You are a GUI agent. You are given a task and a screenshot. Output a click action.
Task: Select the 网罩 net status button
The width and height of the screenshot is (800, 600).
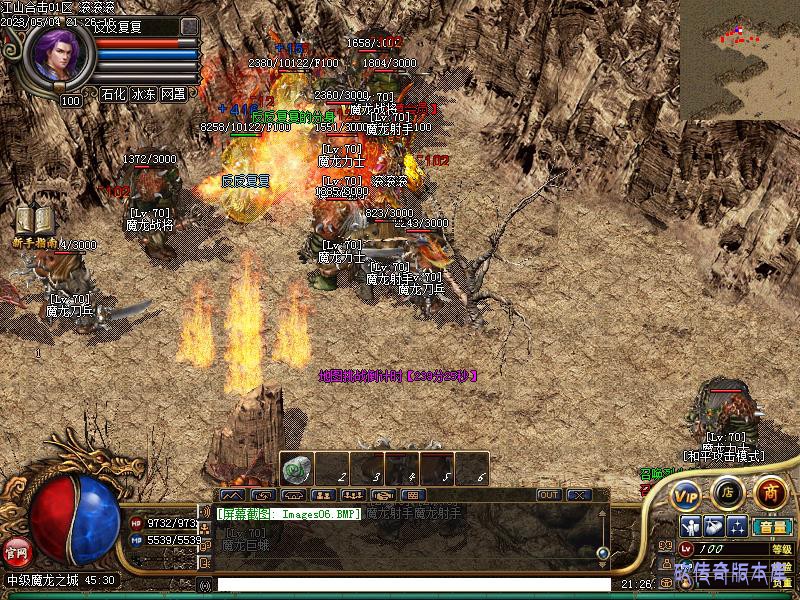pos(173,95)
